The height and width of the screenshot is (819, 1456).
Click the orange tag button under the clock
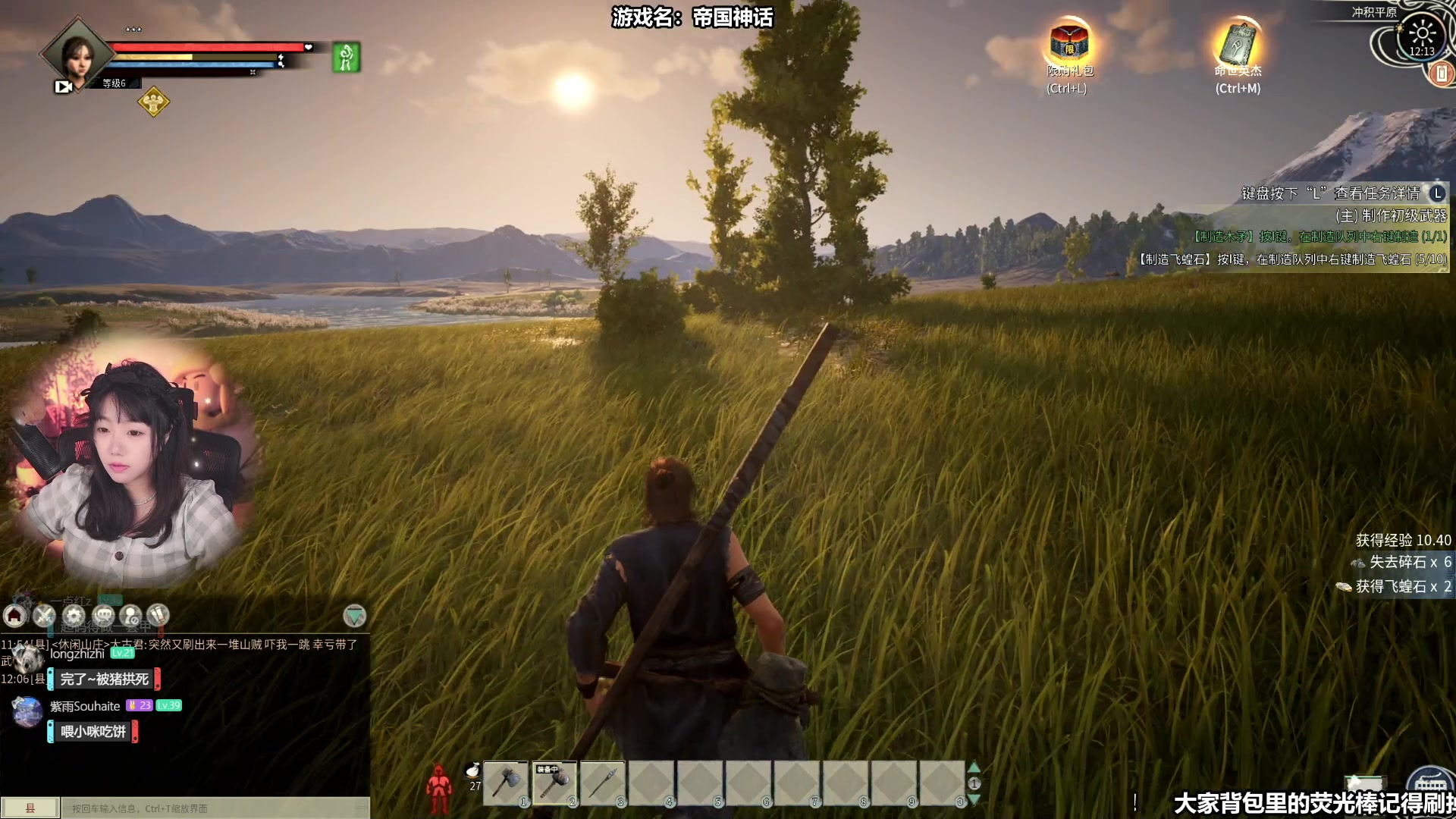pyautogui.click(x=1441, y=74)
